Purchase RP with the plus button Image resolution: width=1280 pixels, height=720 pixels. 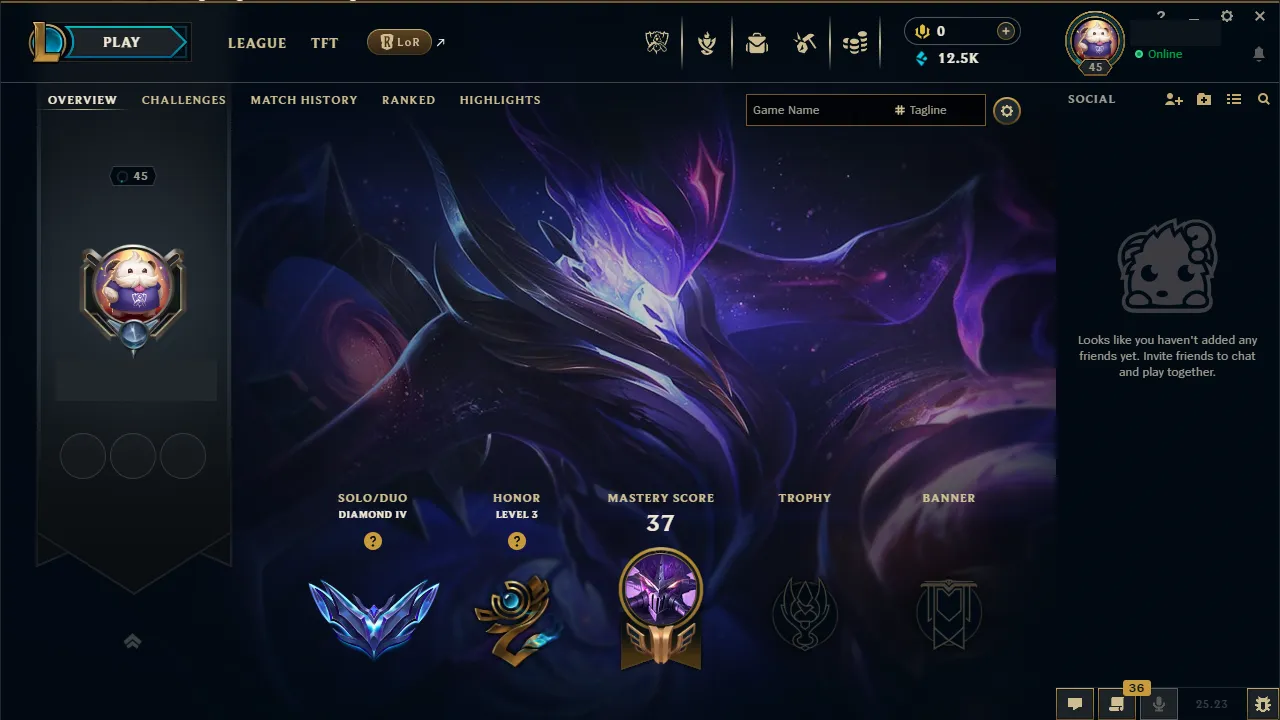(1003, 31)
